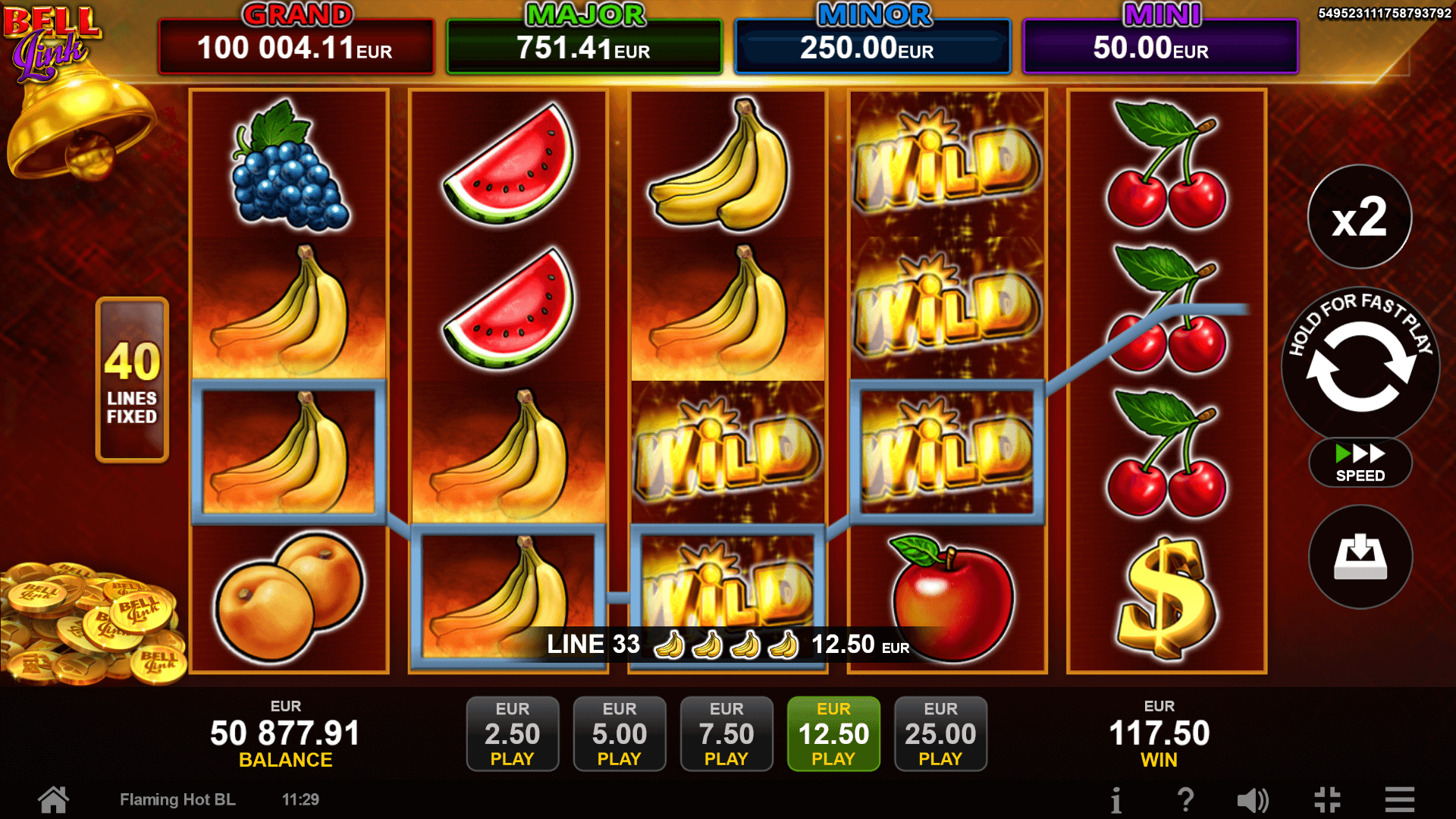The height and width of the screenshot is (819, 1456).
Task: Tap the Speed control icon
Action: (x=1360, y=463)
